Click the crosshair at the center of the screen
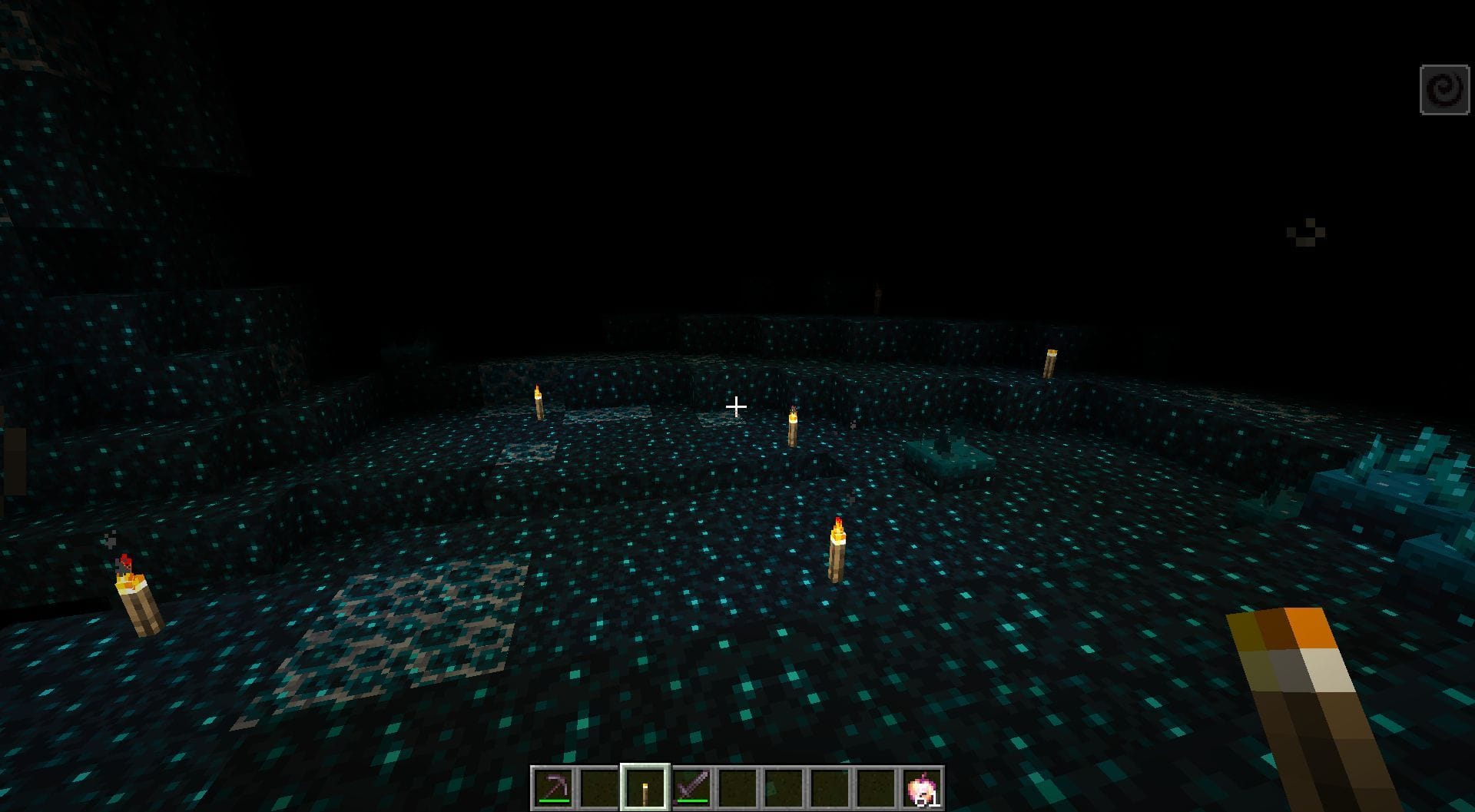 pyautogui.click(x=737, y=406)
